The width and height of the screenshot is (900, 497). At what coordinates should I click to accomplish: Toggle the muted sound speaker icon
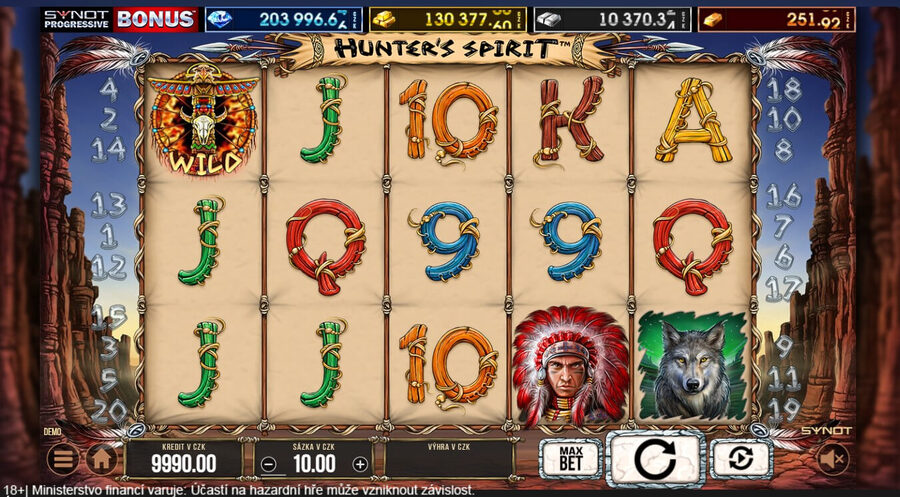[x=833, y=459]
